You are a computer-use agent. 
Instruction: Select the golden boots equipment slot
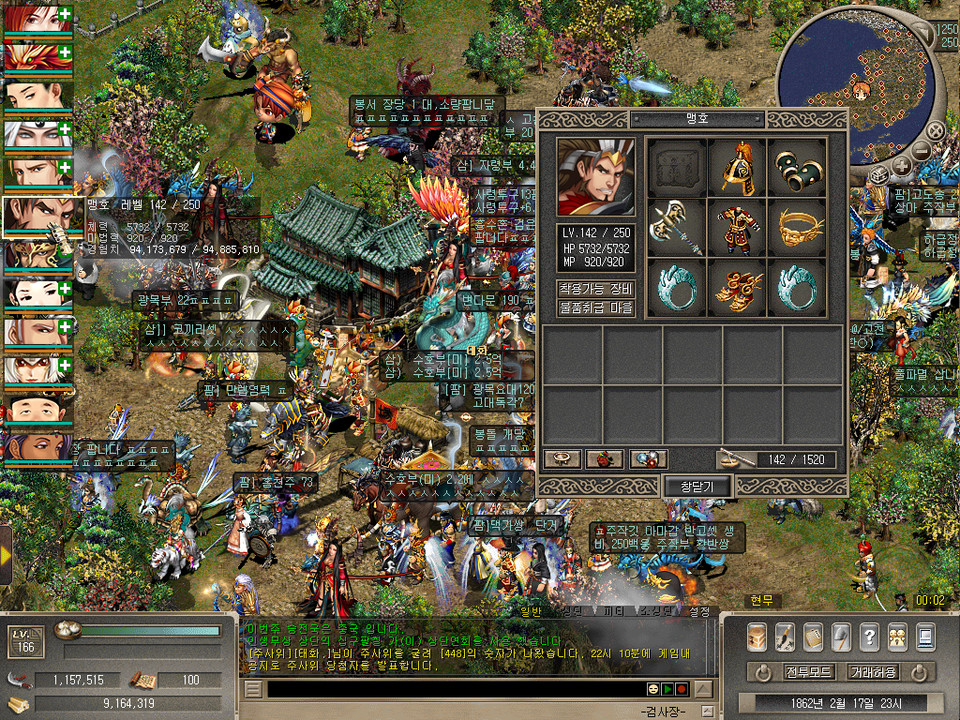click(x=737, y=288)
